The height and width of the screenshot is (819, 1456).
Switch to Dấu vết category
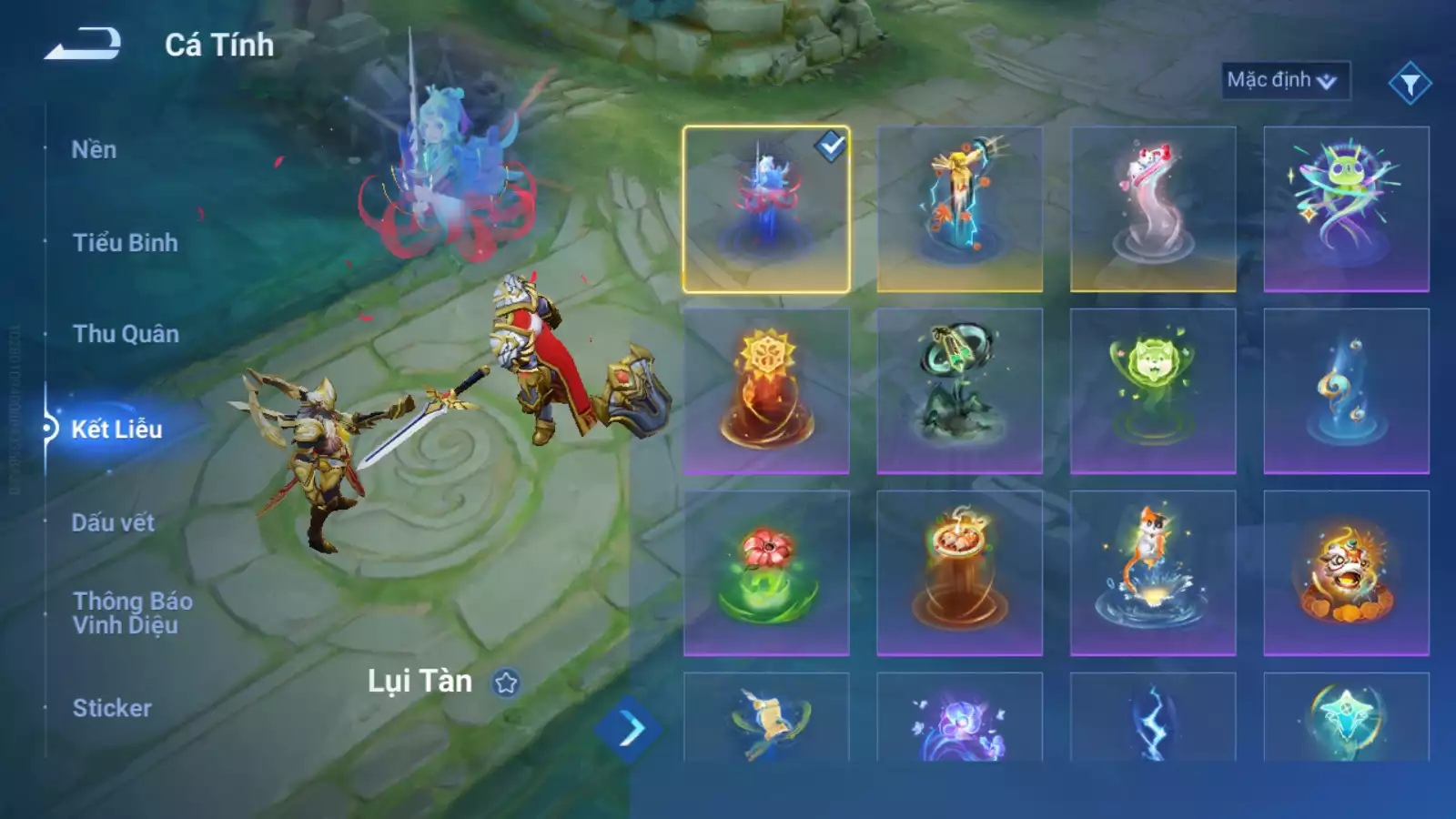pyautogui.click(x=113, y=522)
